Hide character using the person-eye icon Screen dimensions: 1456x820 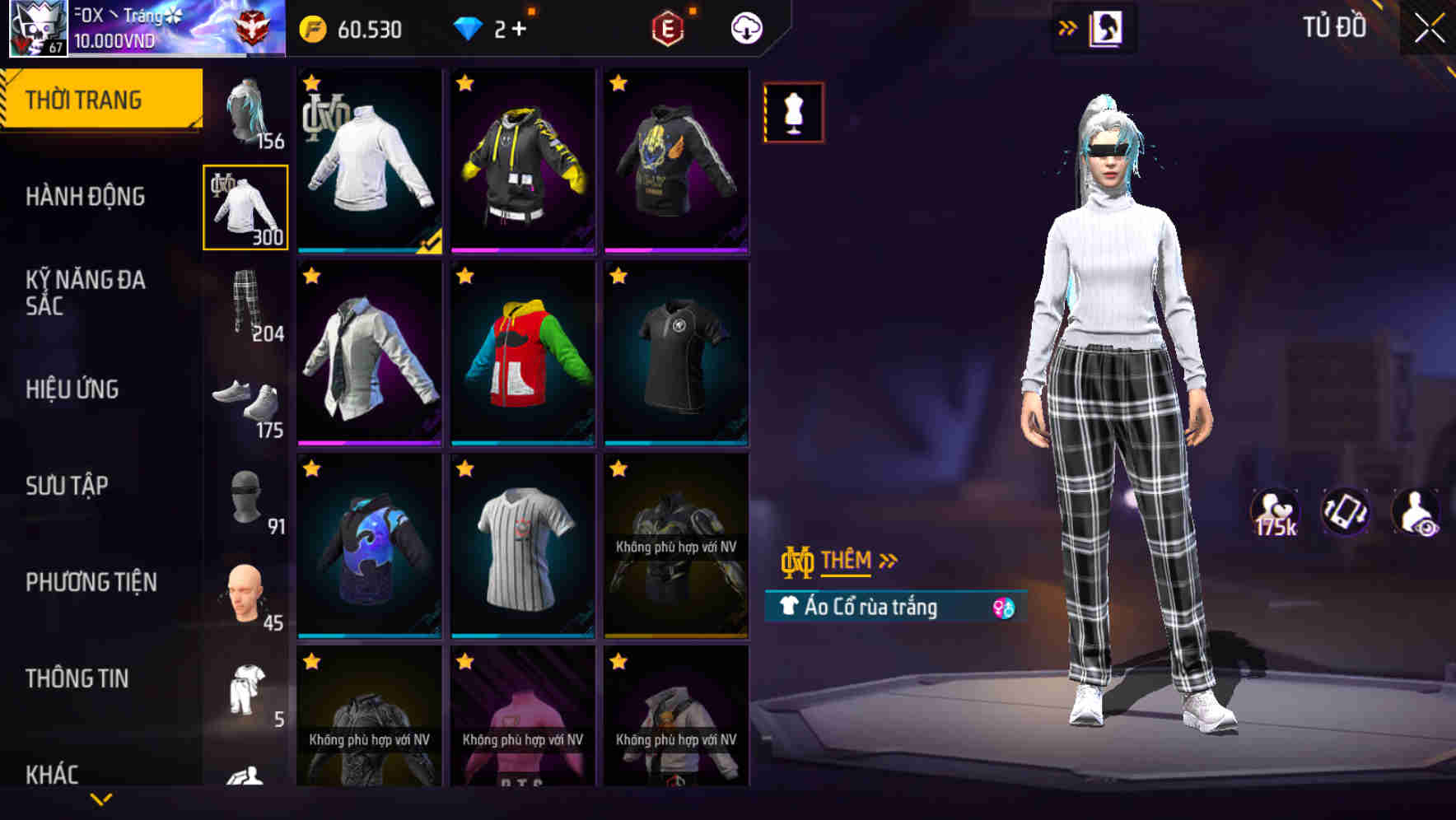pyautogui.click(x=1417, y=512)
